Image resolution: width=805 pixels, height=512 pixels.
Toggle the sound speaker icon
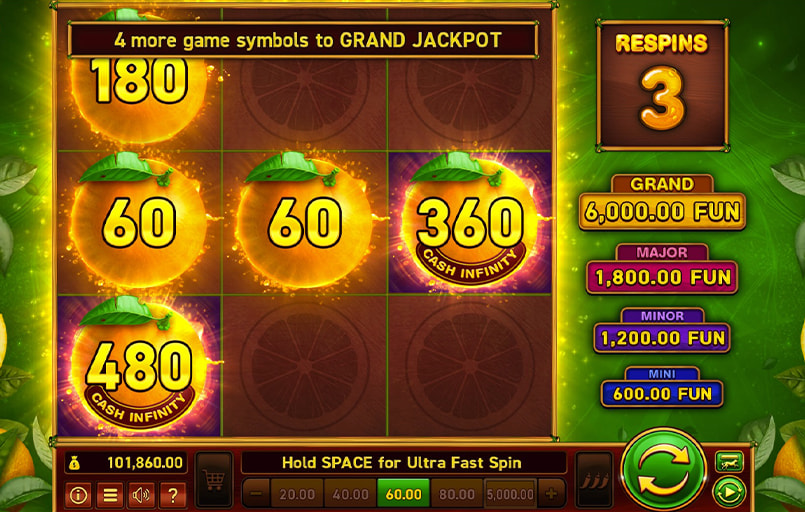(x=141, y=494)
